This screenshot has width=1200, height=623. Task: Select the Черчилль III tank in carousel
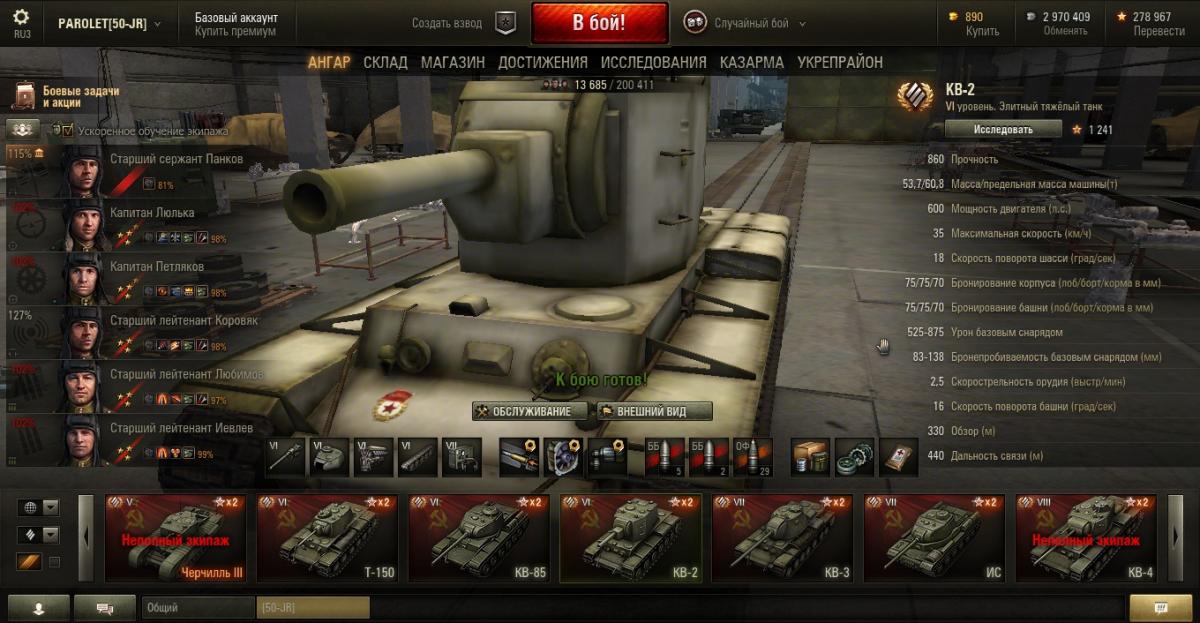coord(177,537)
